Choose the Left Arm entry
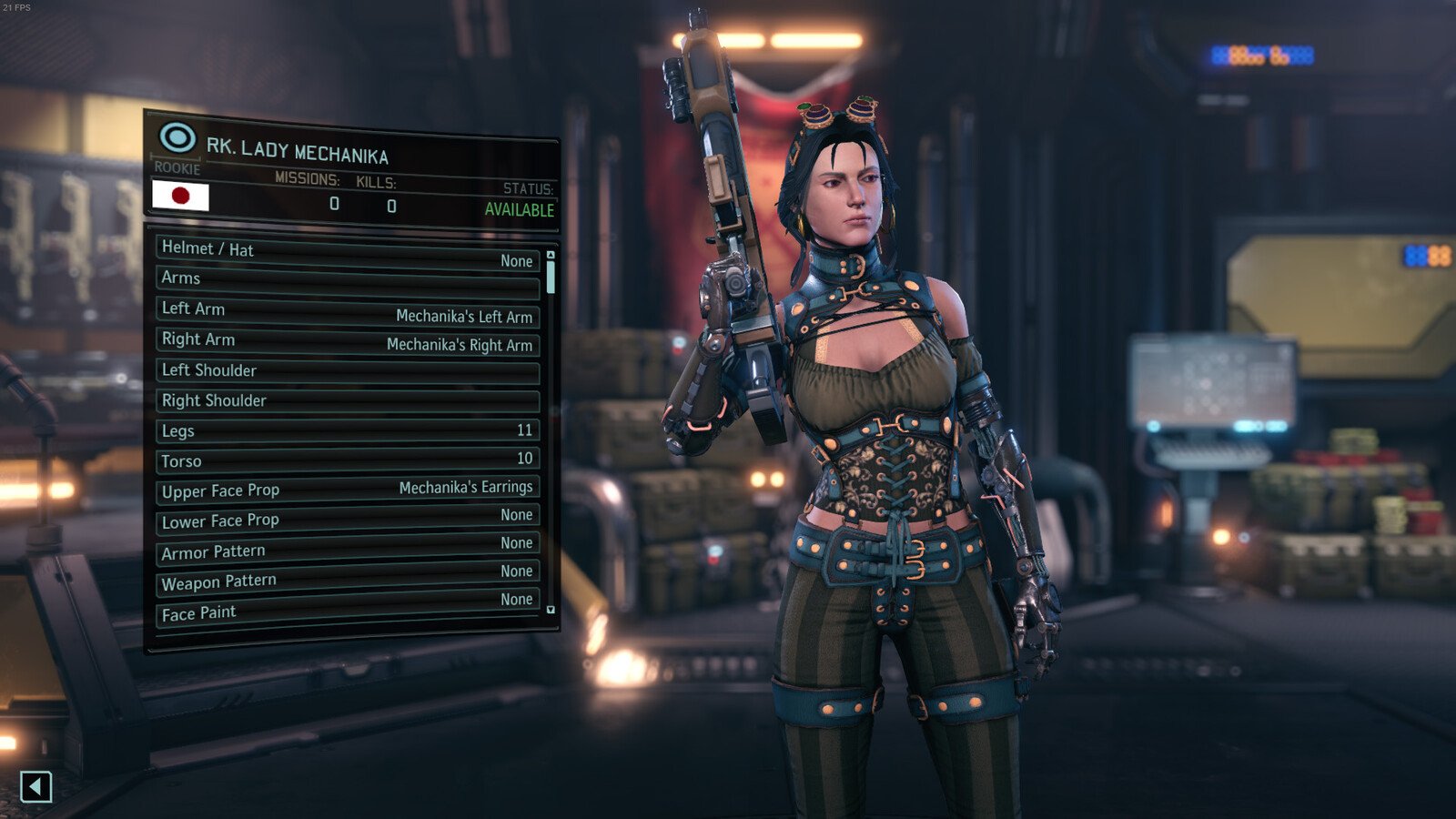 pyautogui.click(x=348, y=312)
